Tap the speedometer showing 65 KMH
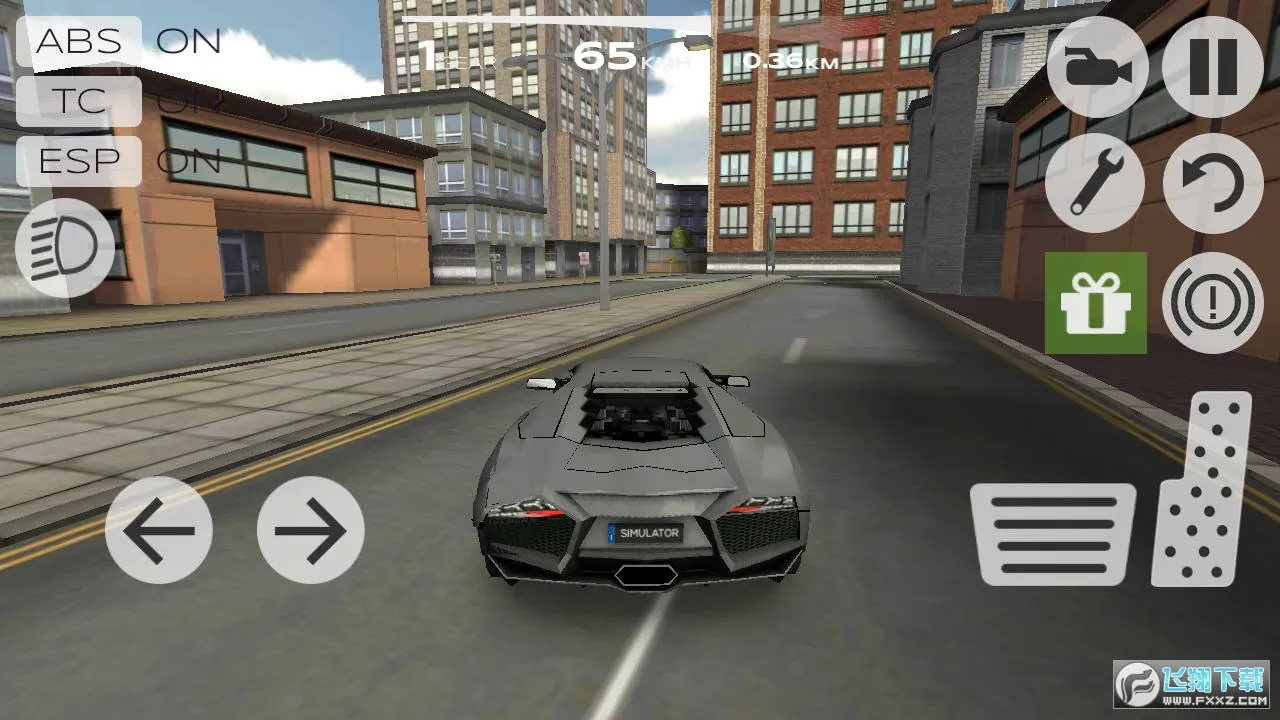The height and width of the screenshot is (720, 1280). coord(620,55)
